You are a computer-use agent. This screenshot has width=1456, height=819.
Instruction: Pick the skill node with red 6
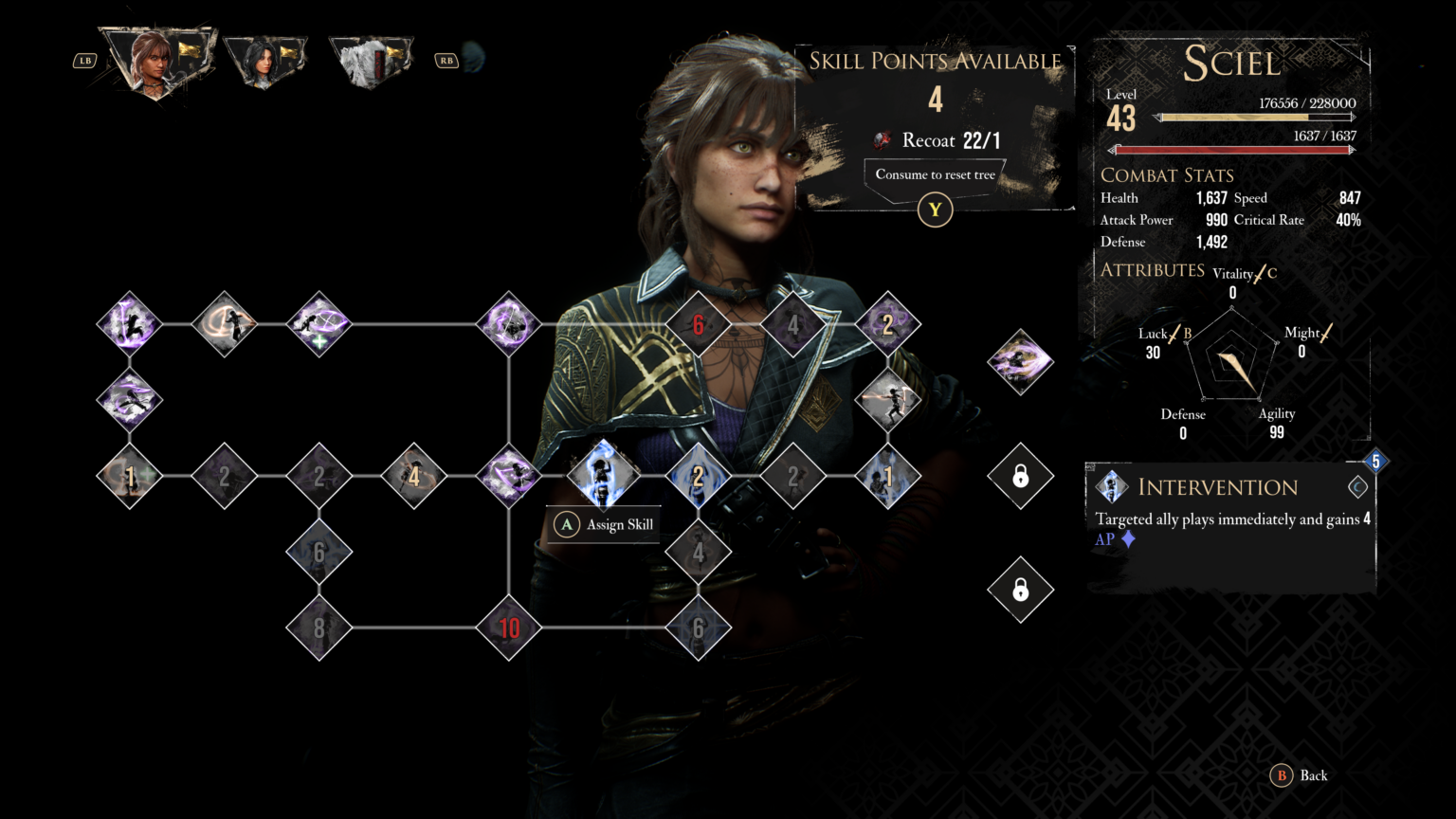[699, 324]
